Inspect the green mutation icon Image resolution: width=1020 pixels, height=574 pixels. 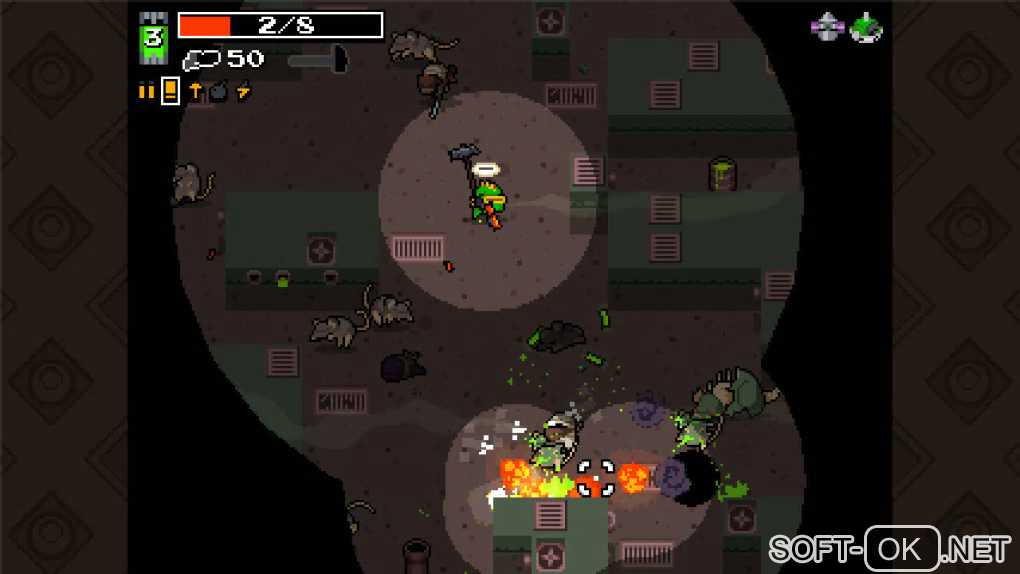pyautogui.click(x=866, y=27)
